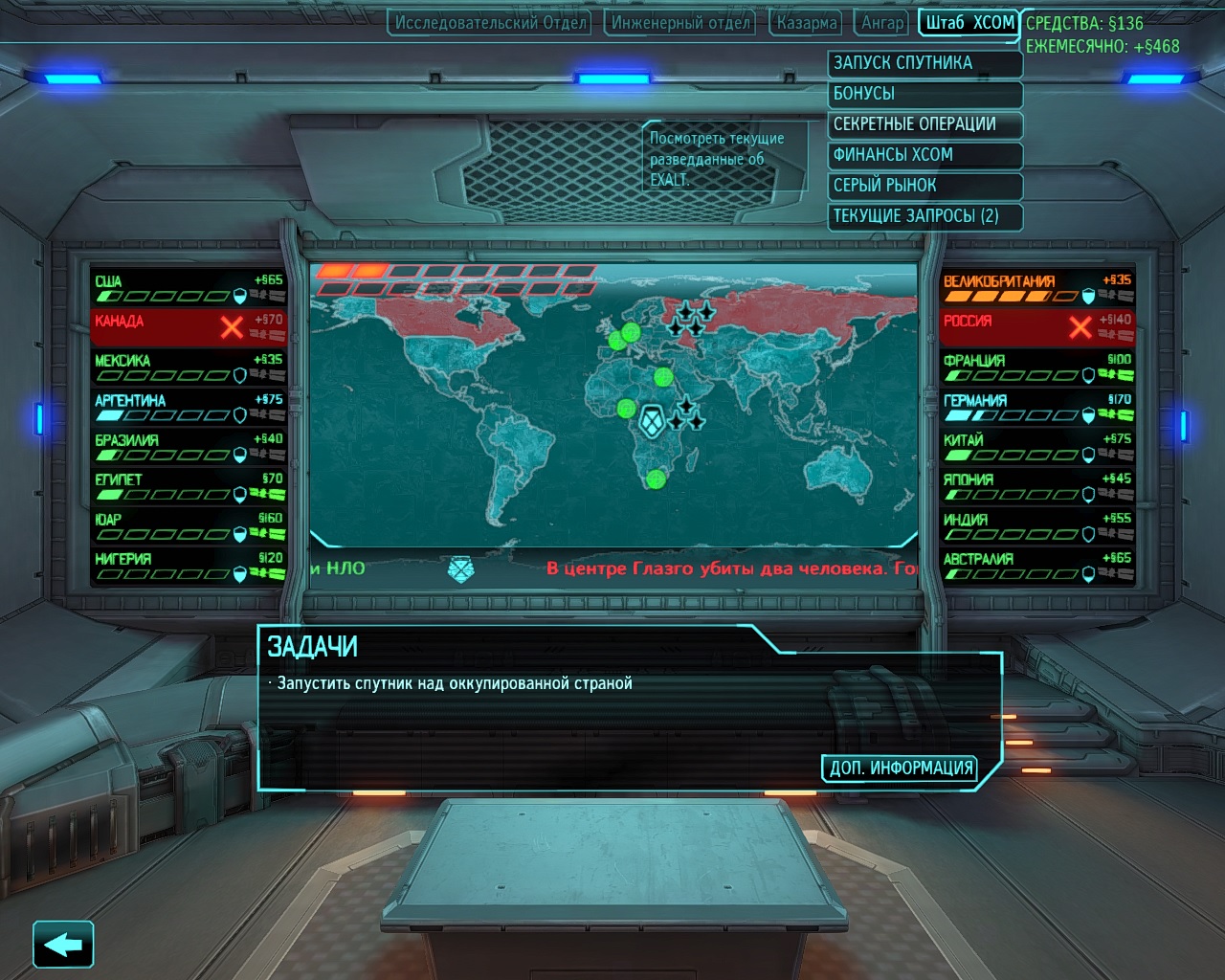Open the Исследовательский Отдел tab

489,22
